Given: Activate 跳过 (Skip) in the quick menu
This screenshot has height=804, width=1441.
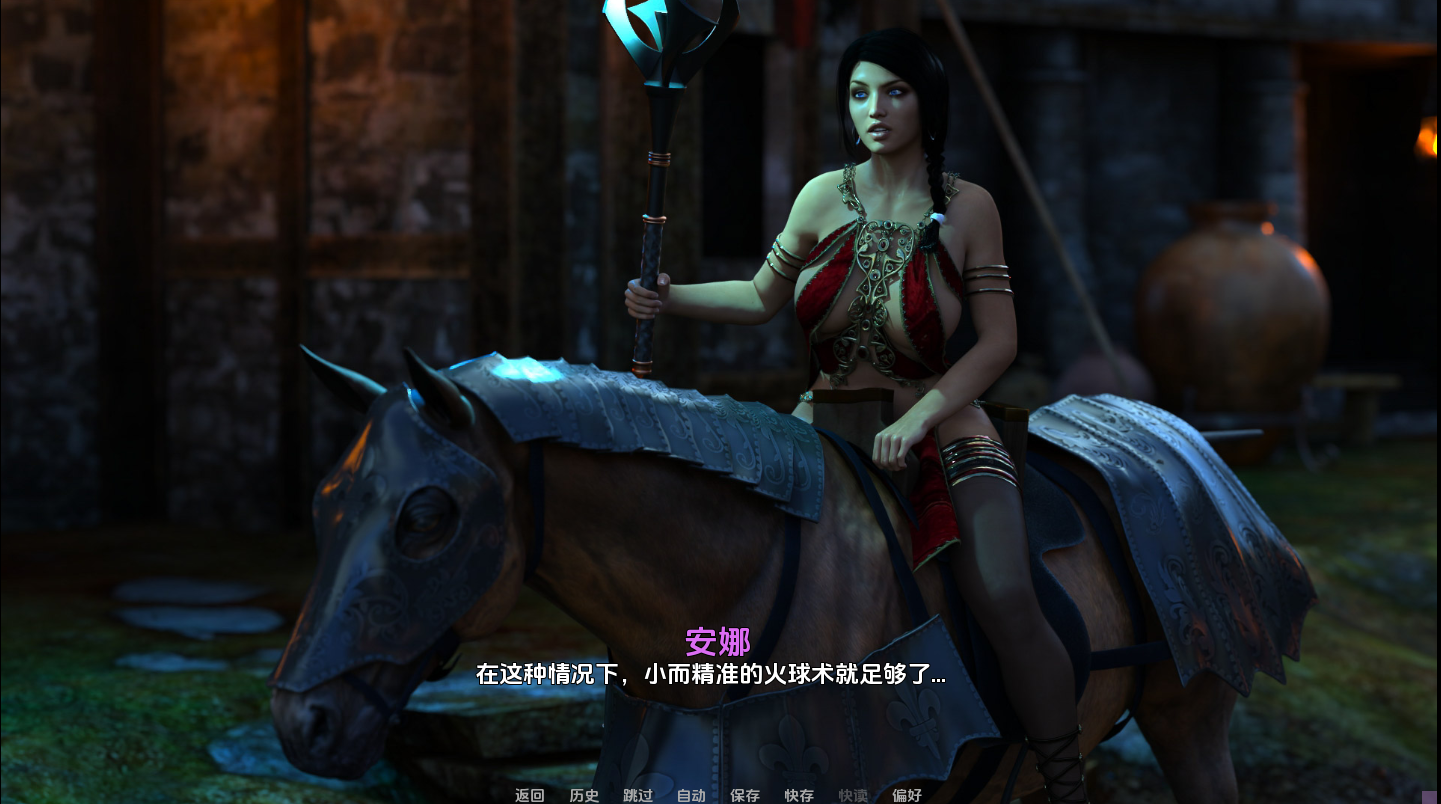Looking at the screenshot, I should pos(638,795).
